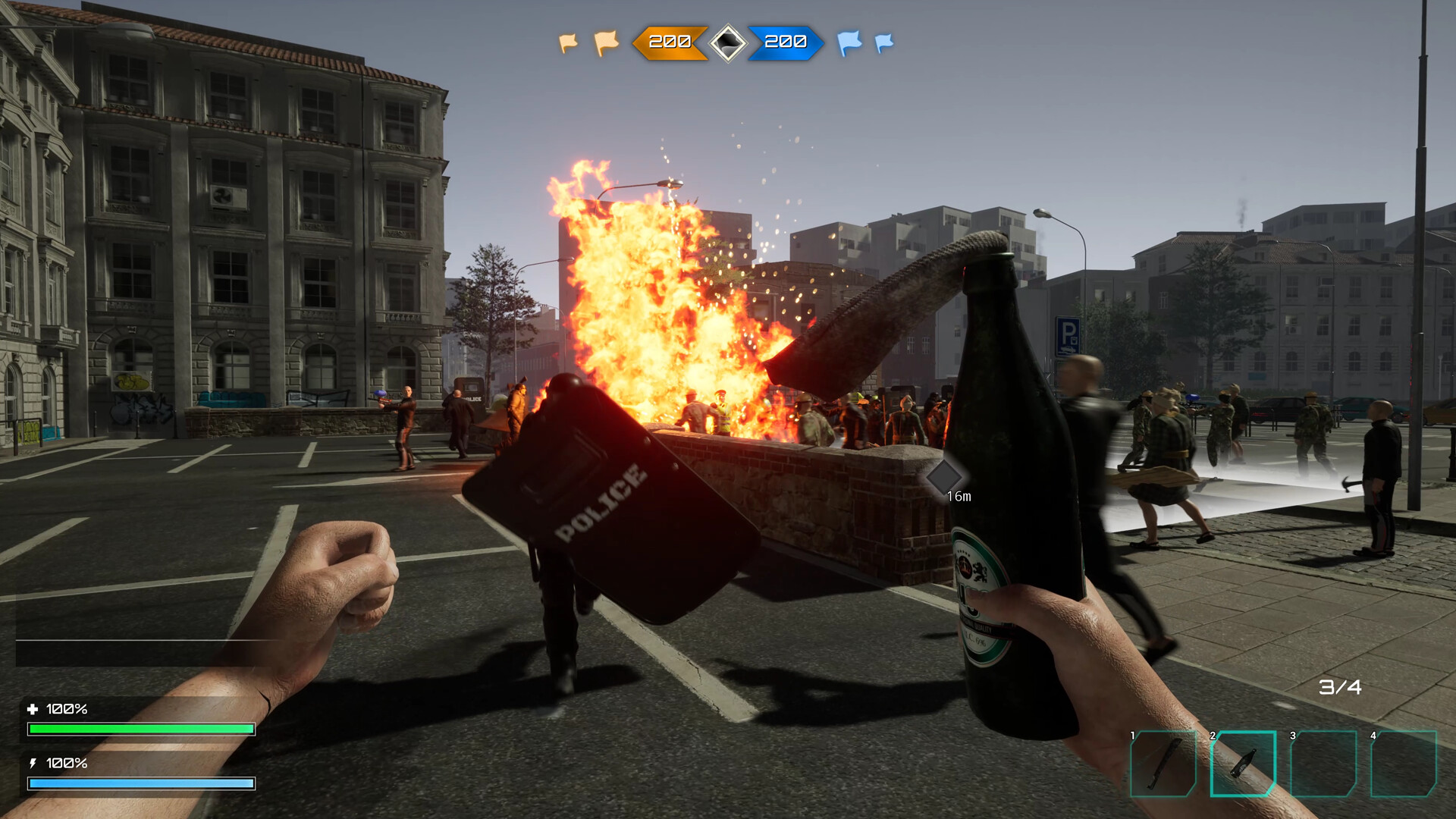This screenshot has height=819, width=1456.
Task: Click the diamond objective icon between team scores
Action: tap(727, 44)
